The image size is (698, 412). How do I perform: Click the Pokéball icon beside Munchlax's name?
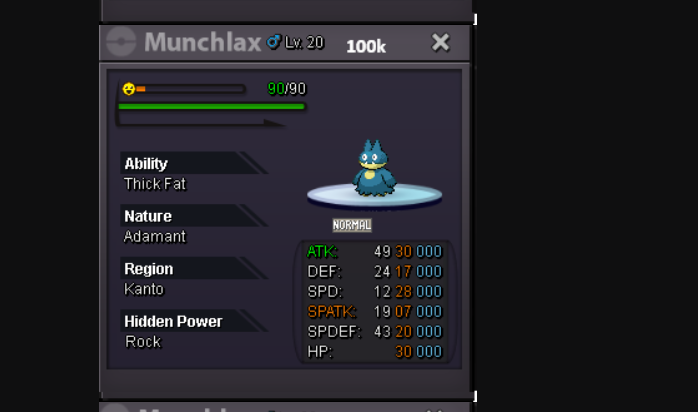(x=120, y=43)
